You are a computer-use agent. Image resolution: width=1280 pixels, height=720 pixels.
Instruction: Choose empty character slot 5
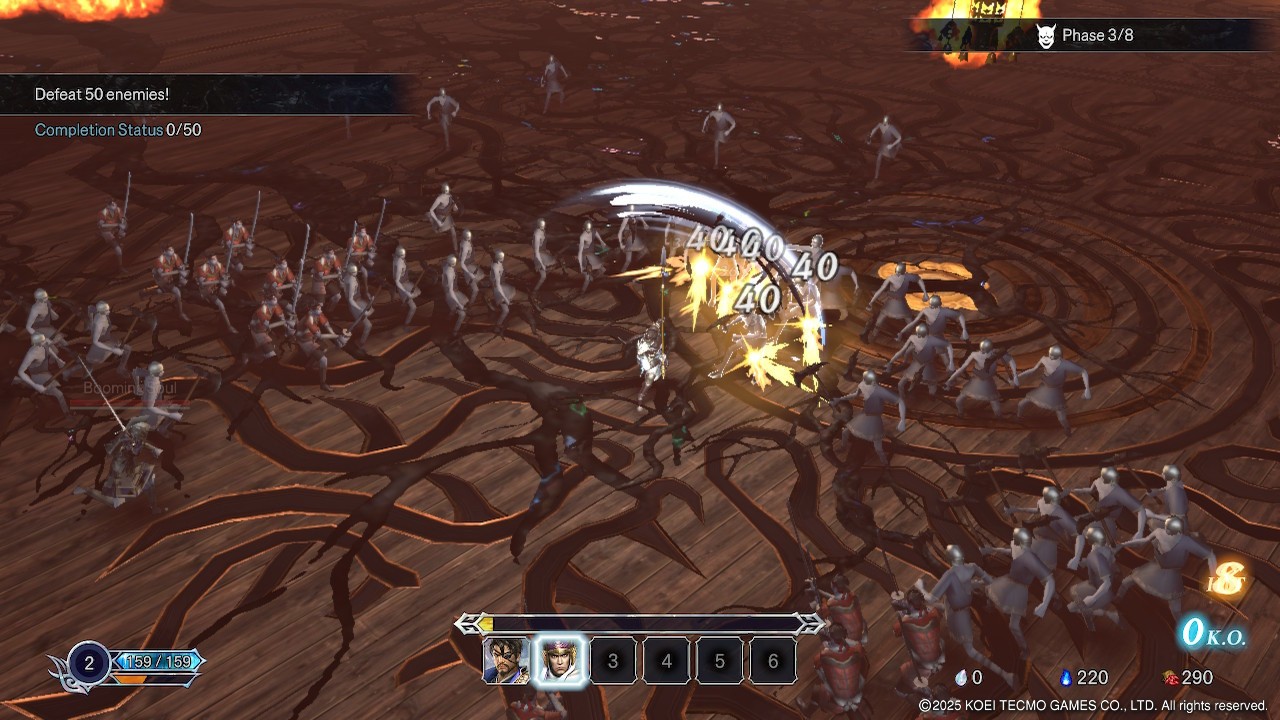coord(719,661)
